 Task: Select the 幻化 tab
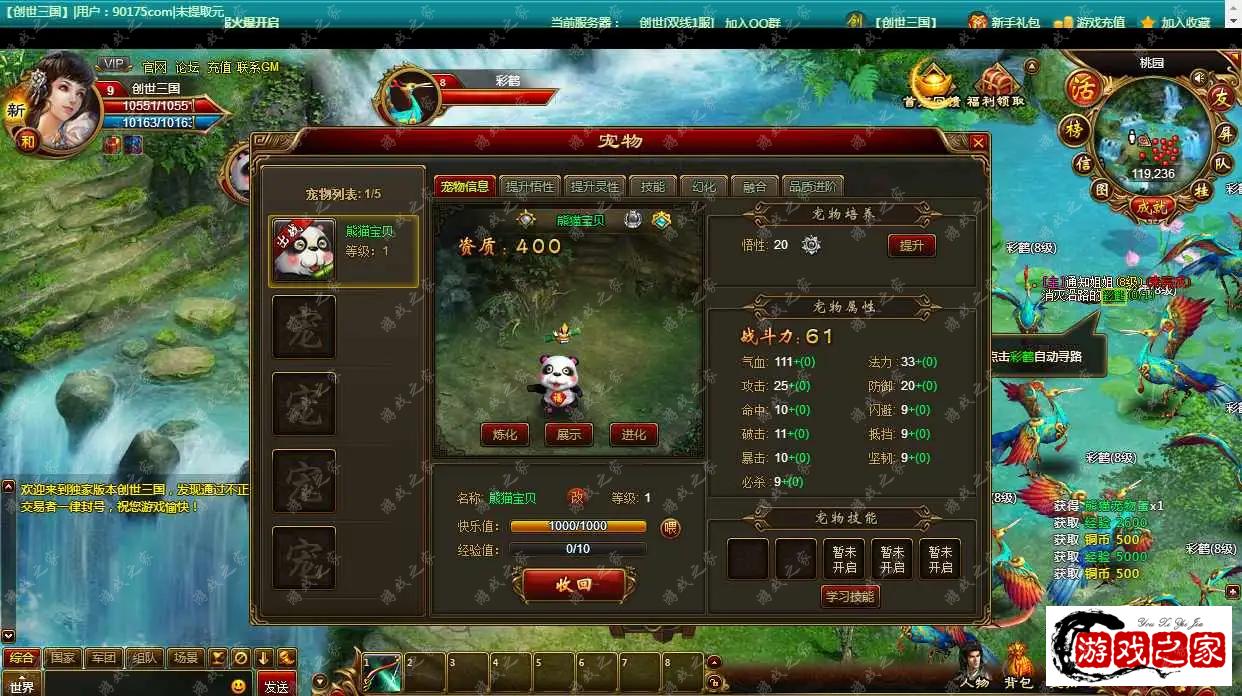tap(704, 186)
